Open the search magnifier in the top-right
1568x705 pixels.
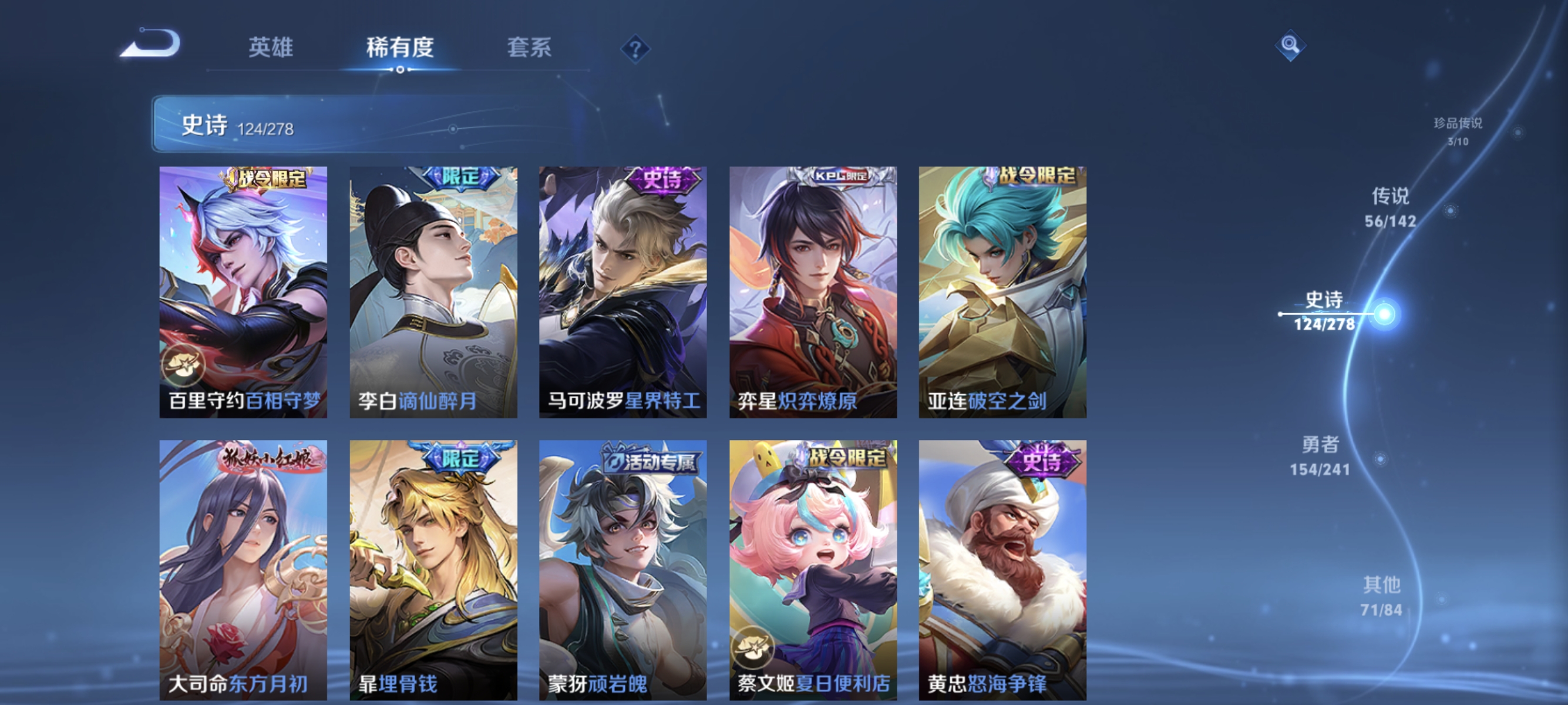[x=1290, y=46]
